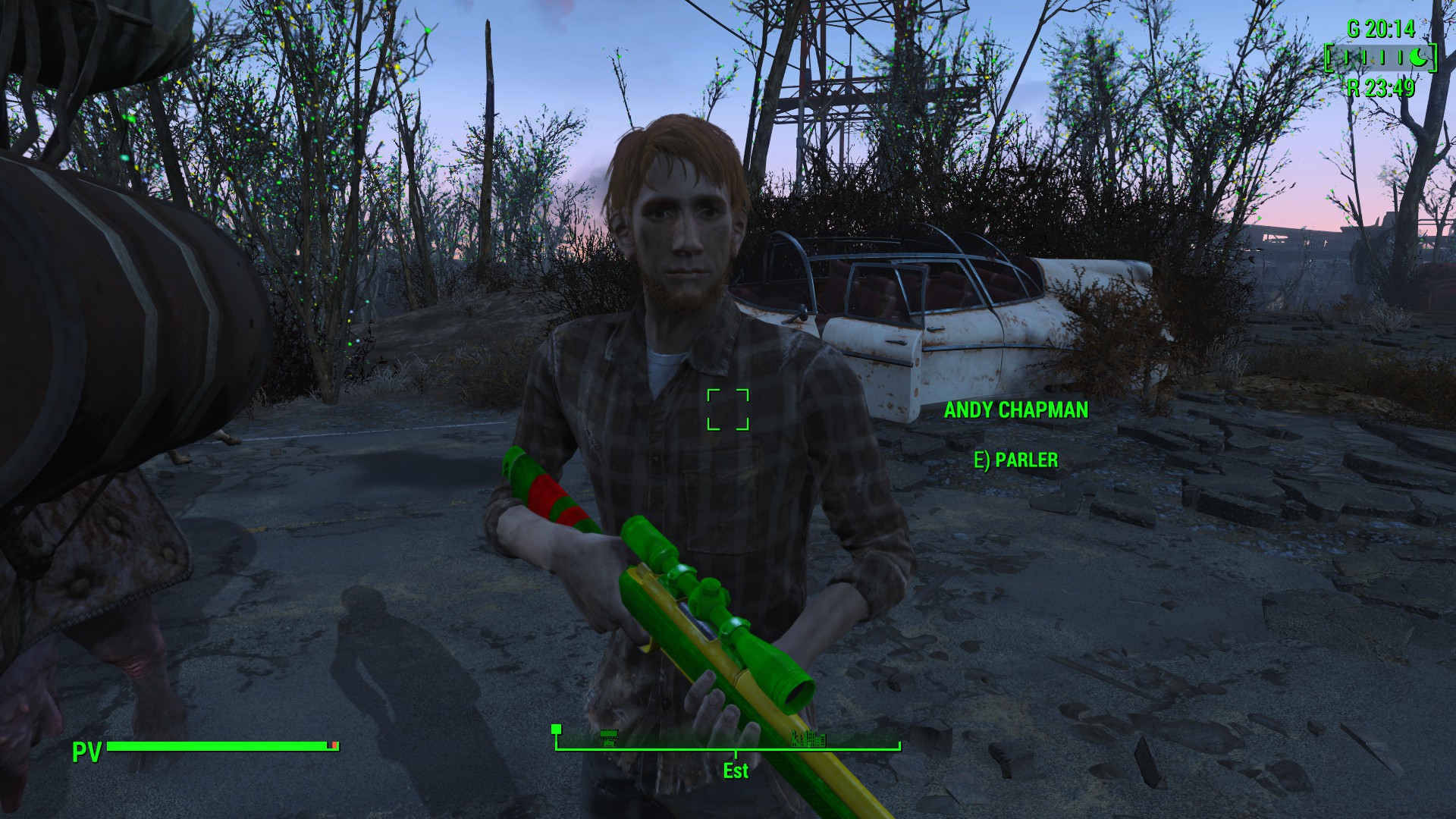
Task: Click the ruined city skyline compass marker
Action: (x=808, y=737)
